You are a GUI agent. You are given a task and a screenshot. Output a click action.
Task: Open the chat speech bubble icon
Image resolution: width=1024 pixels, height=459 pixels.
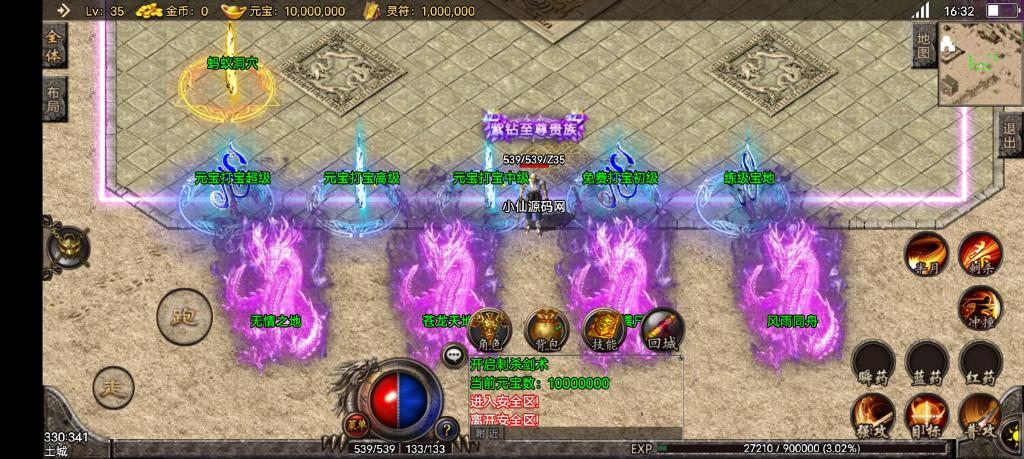tap(454, 354)
